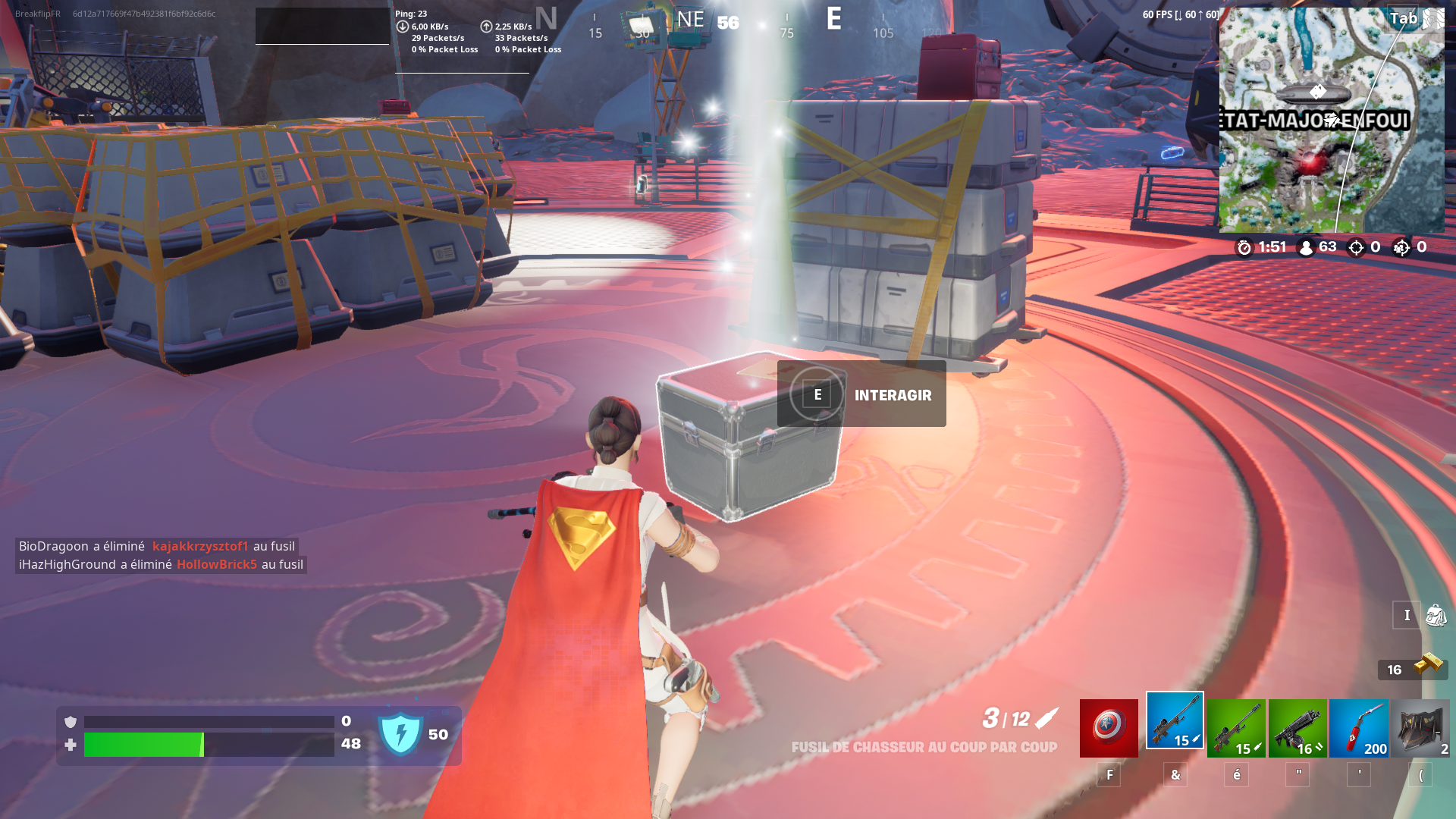Image resolution: width=1456 pixels, height=819 pixels.
Task: Click the eliminations crosshair icon under the minimap
Action: [1357, 247]
